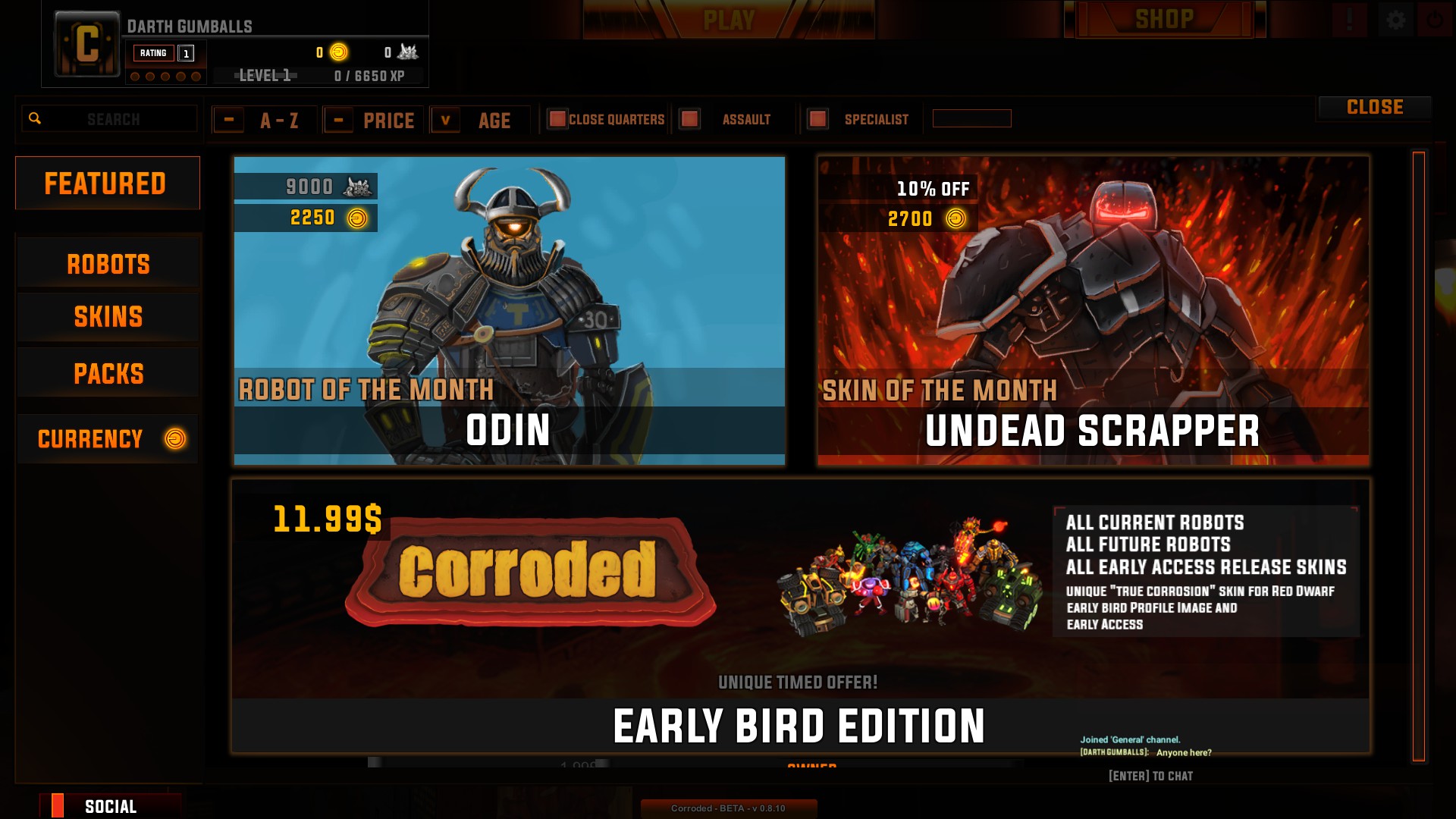Open the Featured shop section
Screen dimensions: 1456x819
107,183
